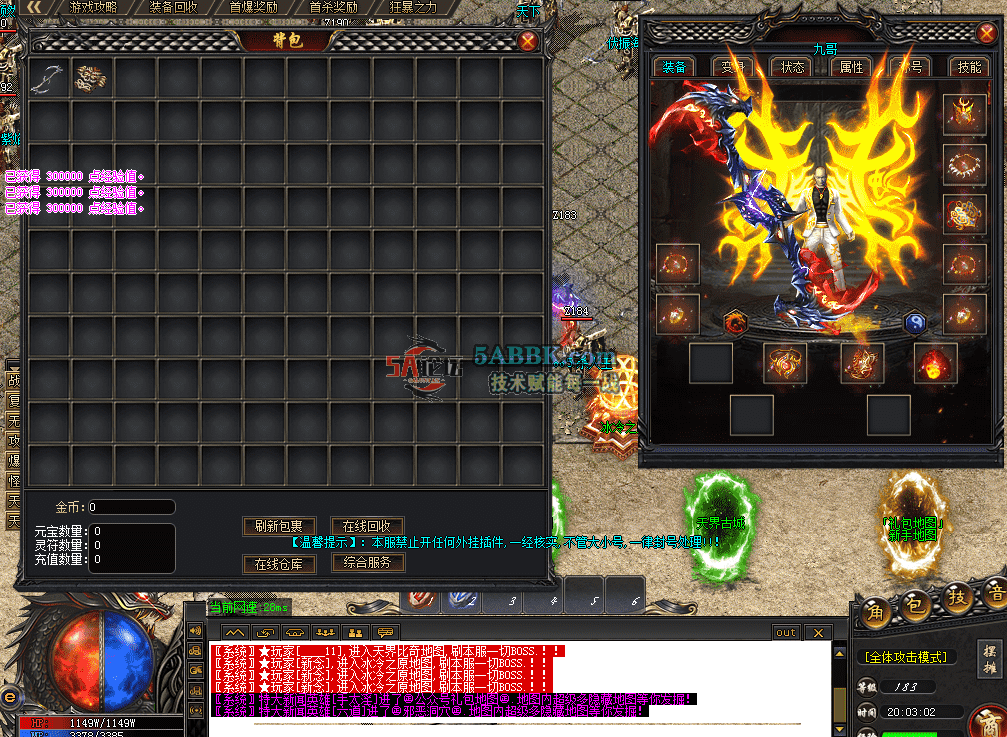Image resolution: width=1007 pixels, height=737 pixels.
Task: Close the 背包 backpack window
Action: point(528,41)
